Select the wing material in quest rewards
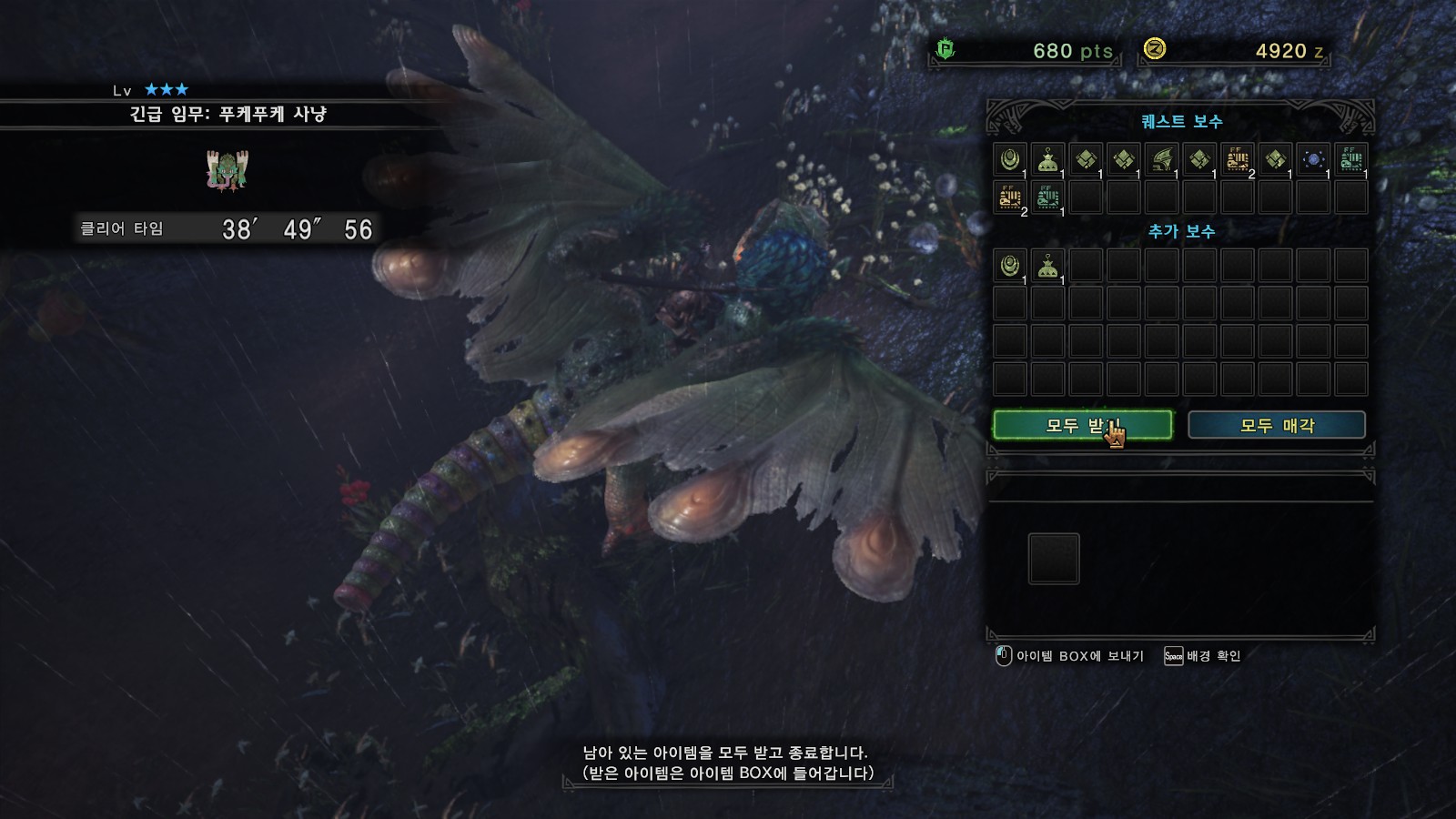1456x819 pixels. (1161, 159)
